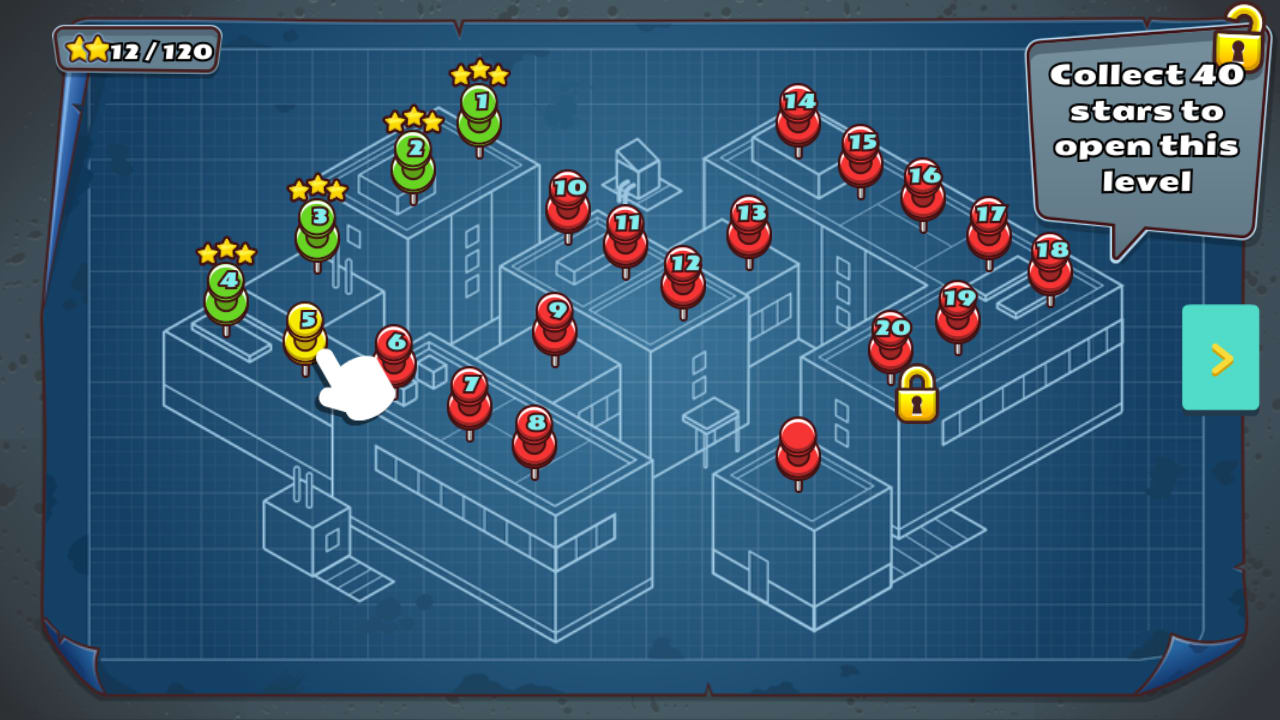Go to the next map page
This screenshot has width=1280, height=720.
pyautogui.click(x=1220, y=360)
